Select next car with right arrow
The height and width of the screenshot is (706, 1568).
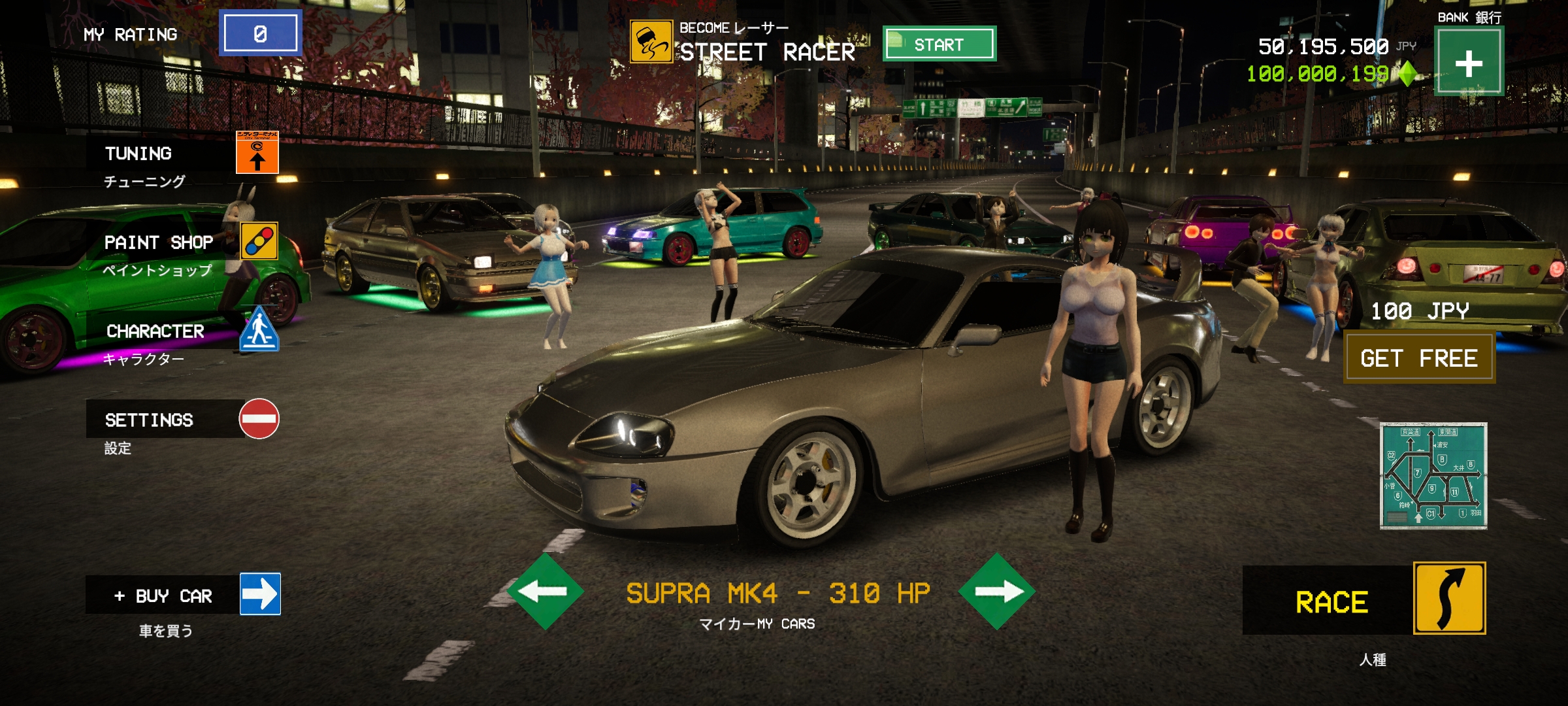pyautogui.click(x=996, y=592)
